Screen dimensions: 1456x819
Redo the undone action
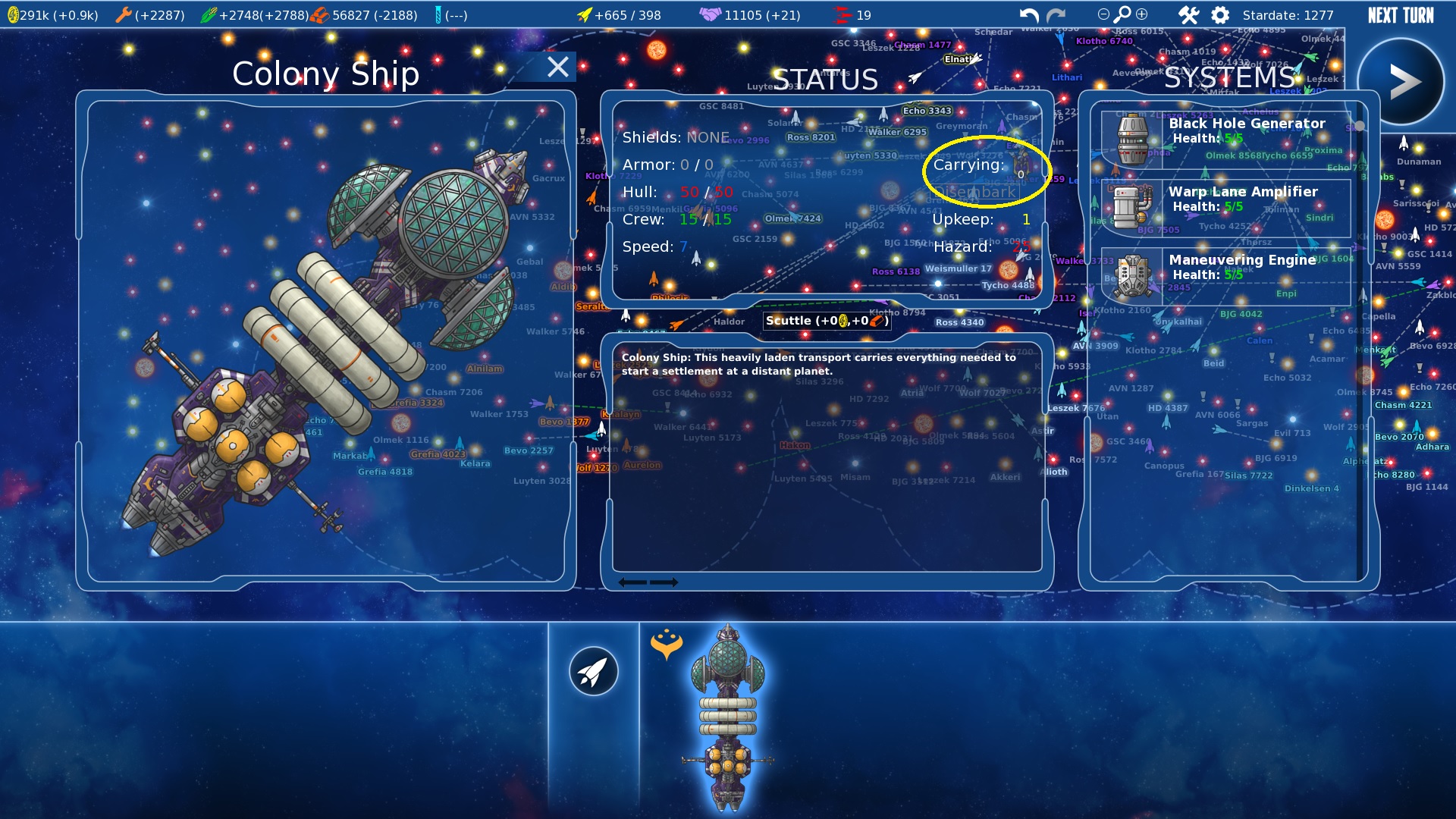click(x=1056, y=15)
